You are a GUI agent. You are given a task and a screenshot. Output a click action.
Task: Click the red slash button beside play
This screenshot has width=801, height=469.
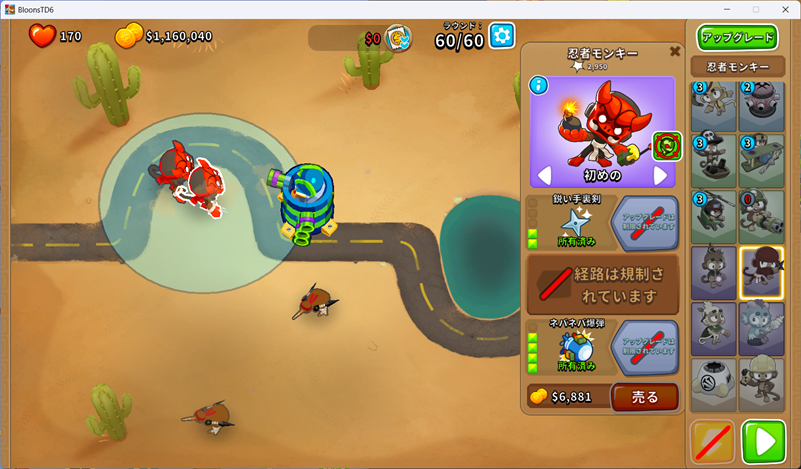pos(713,441)
